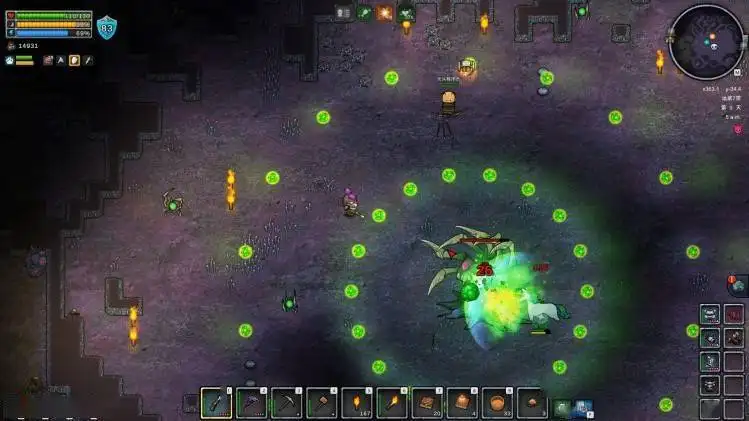
Task: Select the torch stack of 167
Action: [x=357, y=403]
